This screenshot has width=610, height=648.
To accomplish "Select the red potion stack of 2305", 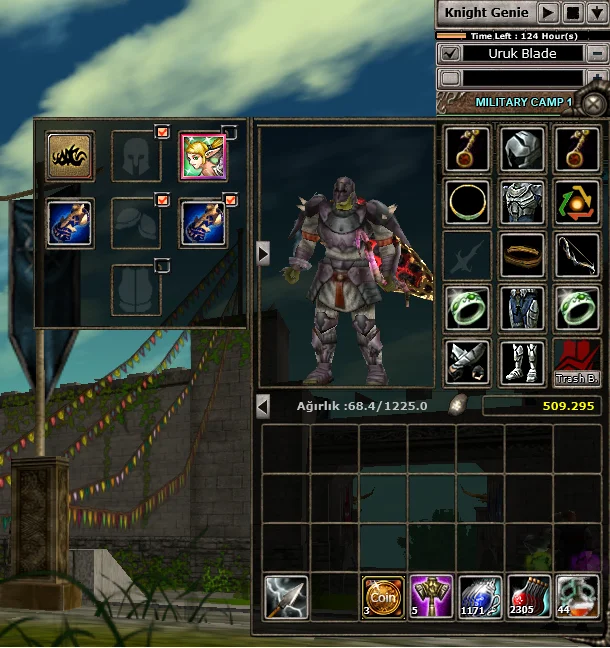I will pos(529,596).
